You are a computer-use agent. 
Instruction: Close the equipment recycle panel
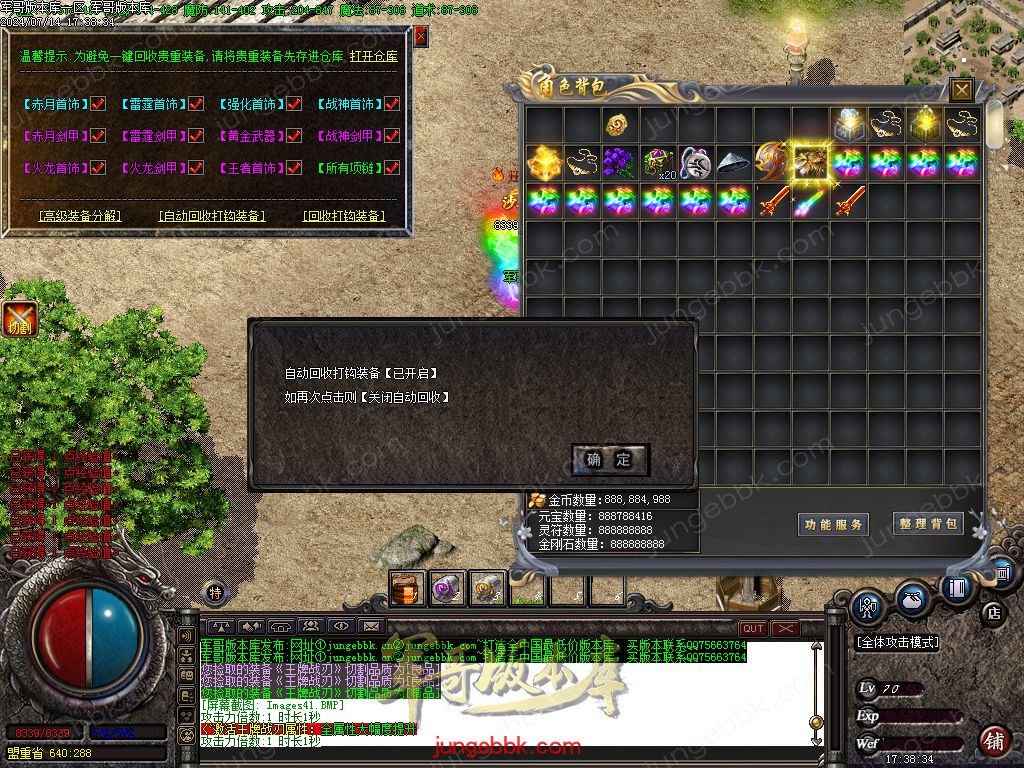421,36
